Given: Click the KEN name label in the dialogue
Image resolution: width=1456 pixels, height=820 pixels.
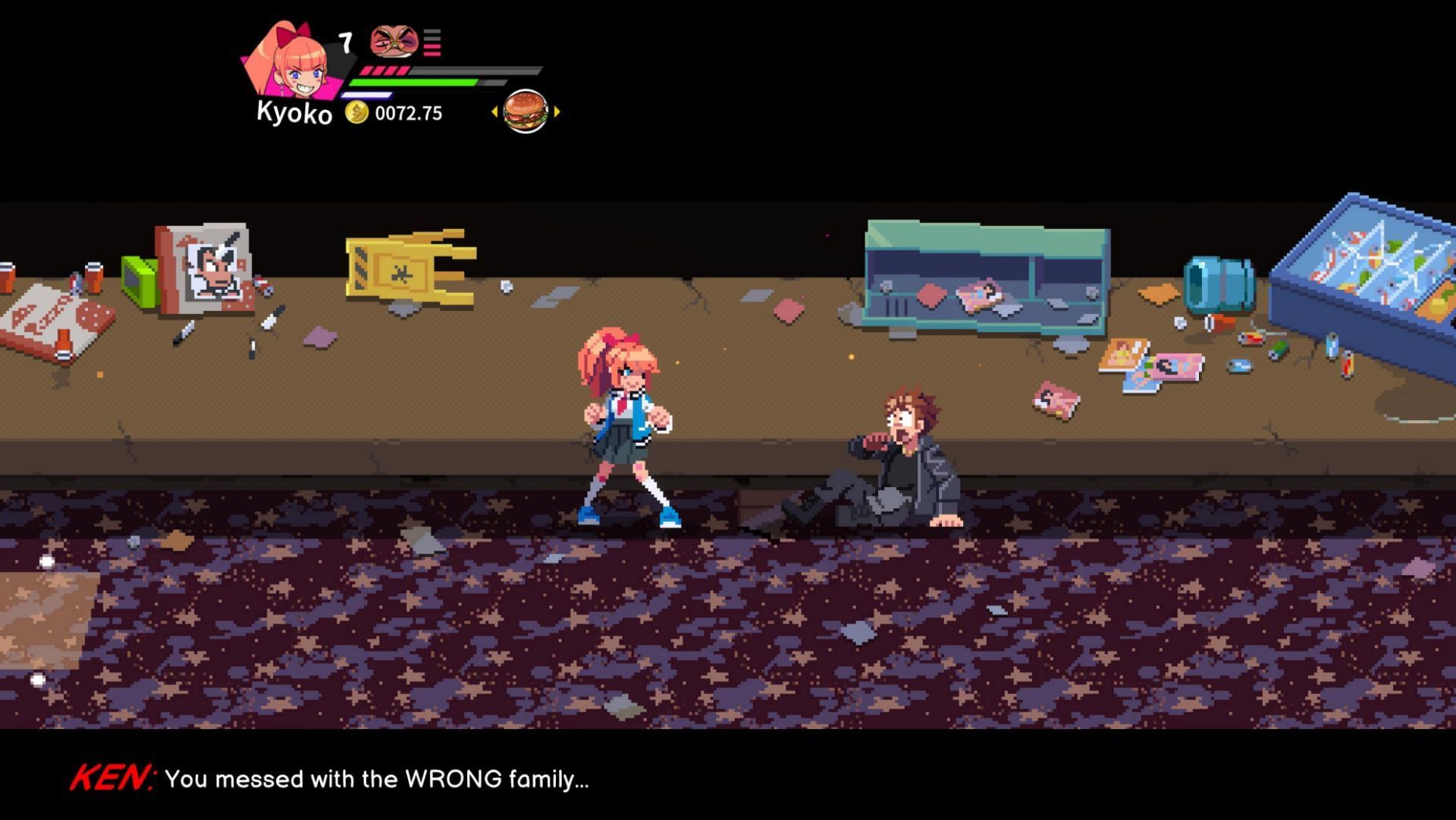Looking at the screenshot, I should [x=112, y=775].
